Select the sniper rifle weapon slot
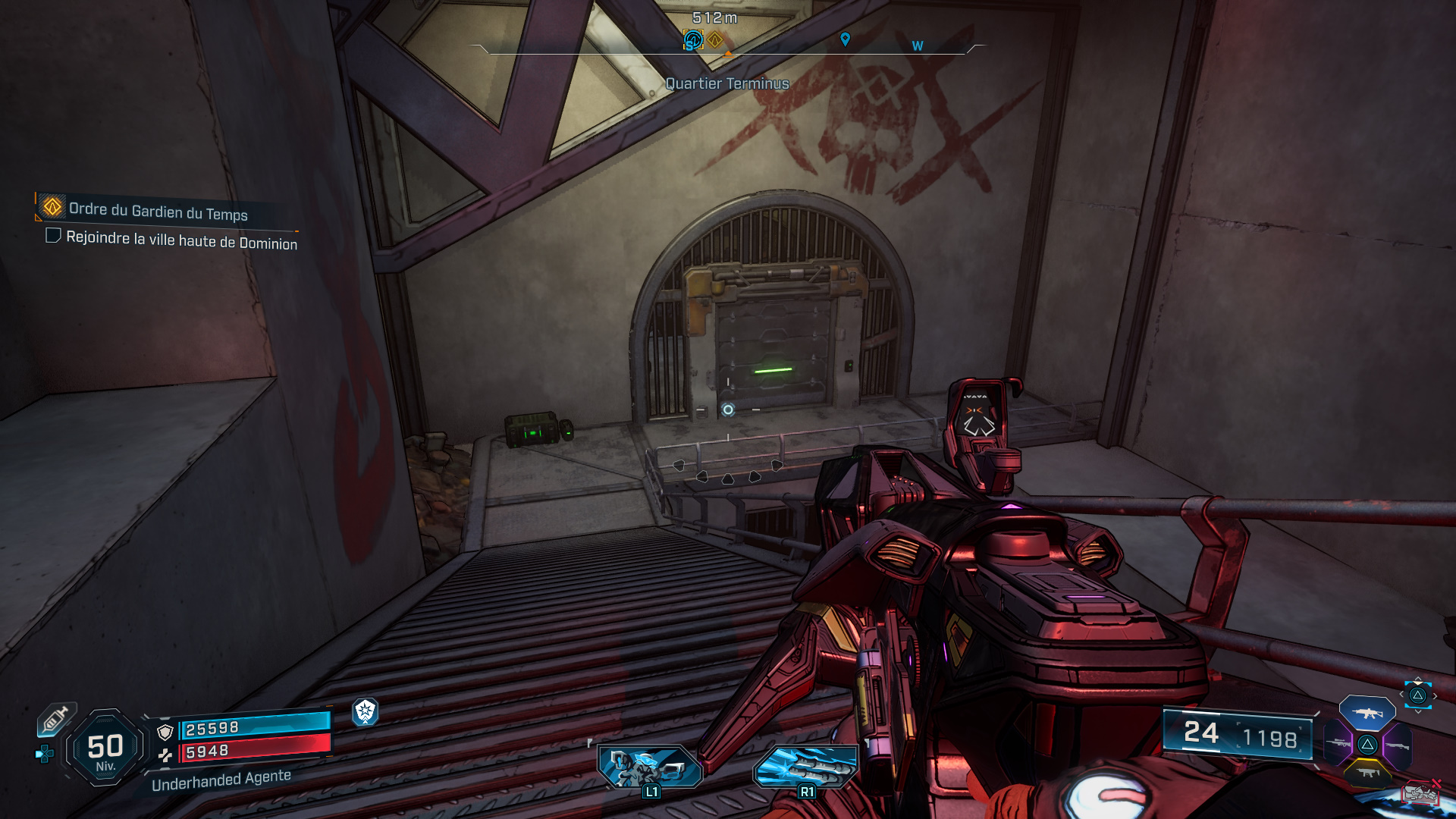Image resolution: width=1456 pixels, height=819 pixels. (x=1338, y=743)
